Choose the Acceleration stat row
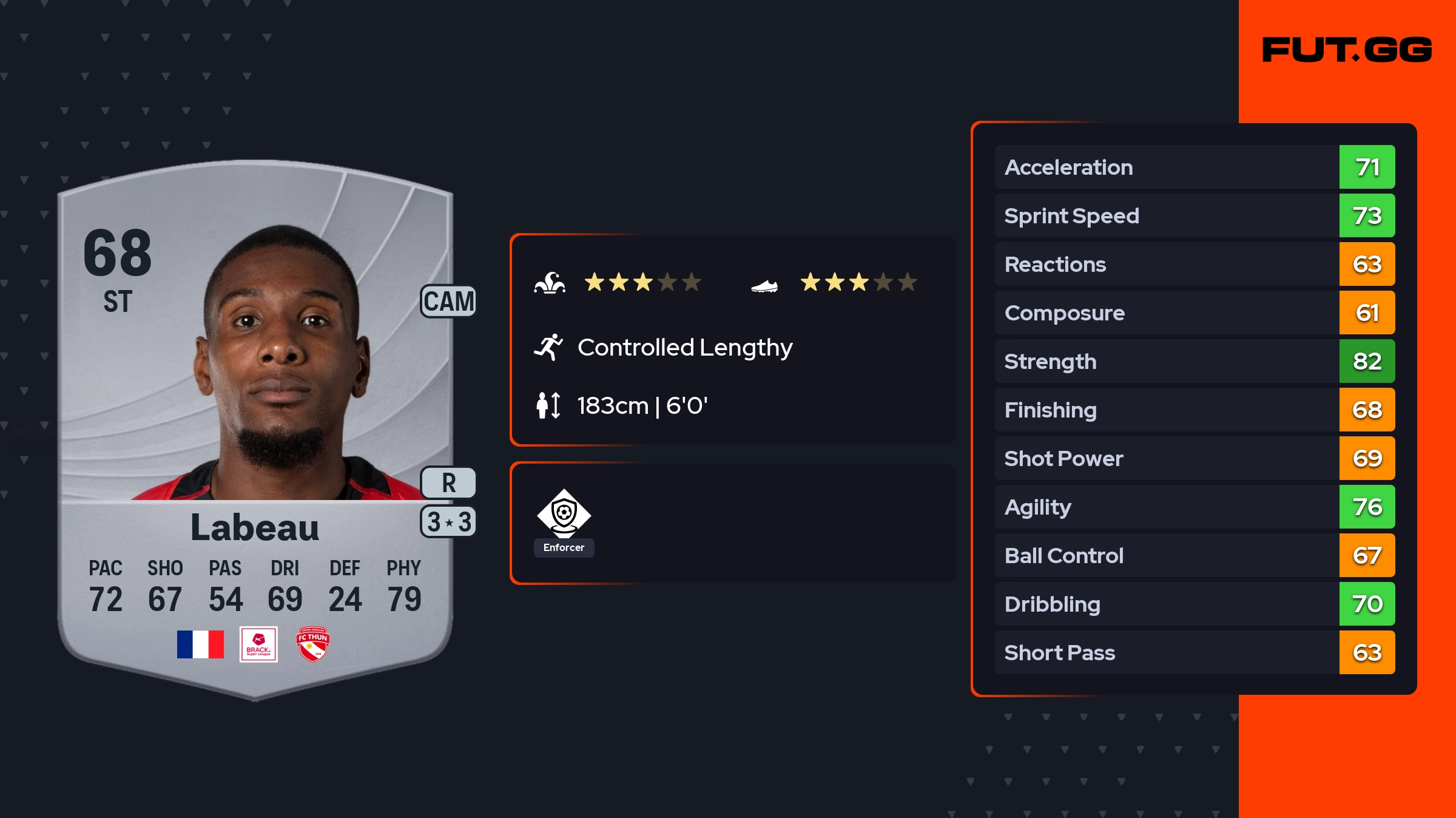The width and height of the screenshot is (1456, 818). 1194,167
